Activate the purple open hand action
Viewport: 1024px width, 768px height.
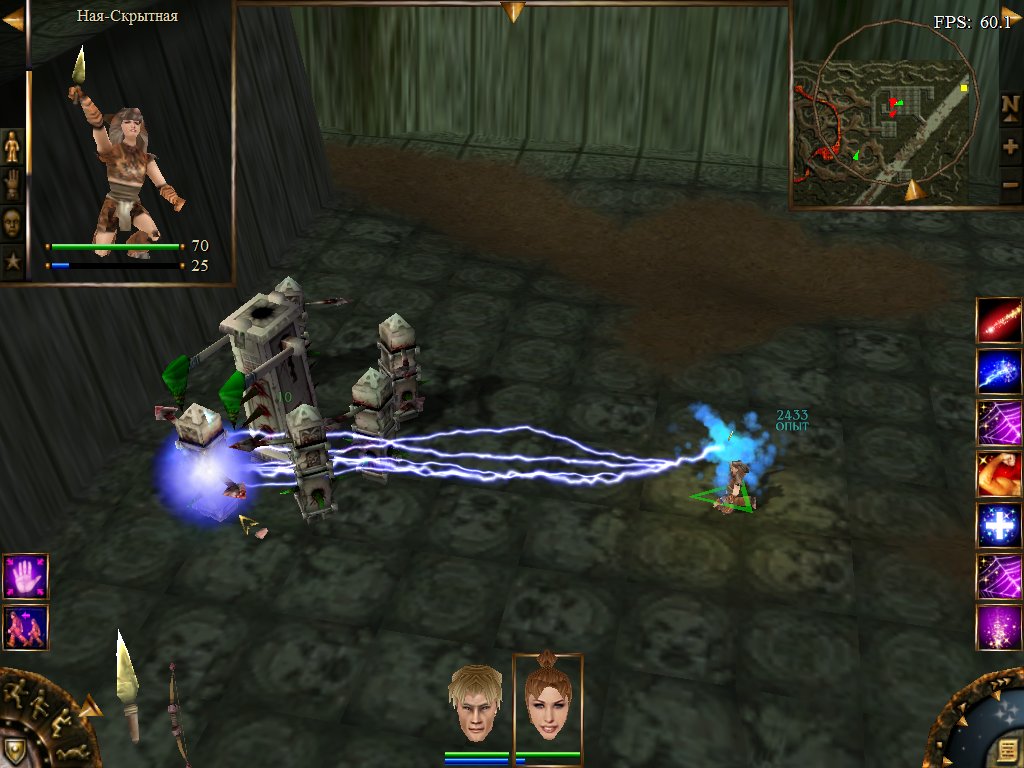pos(25,577)
